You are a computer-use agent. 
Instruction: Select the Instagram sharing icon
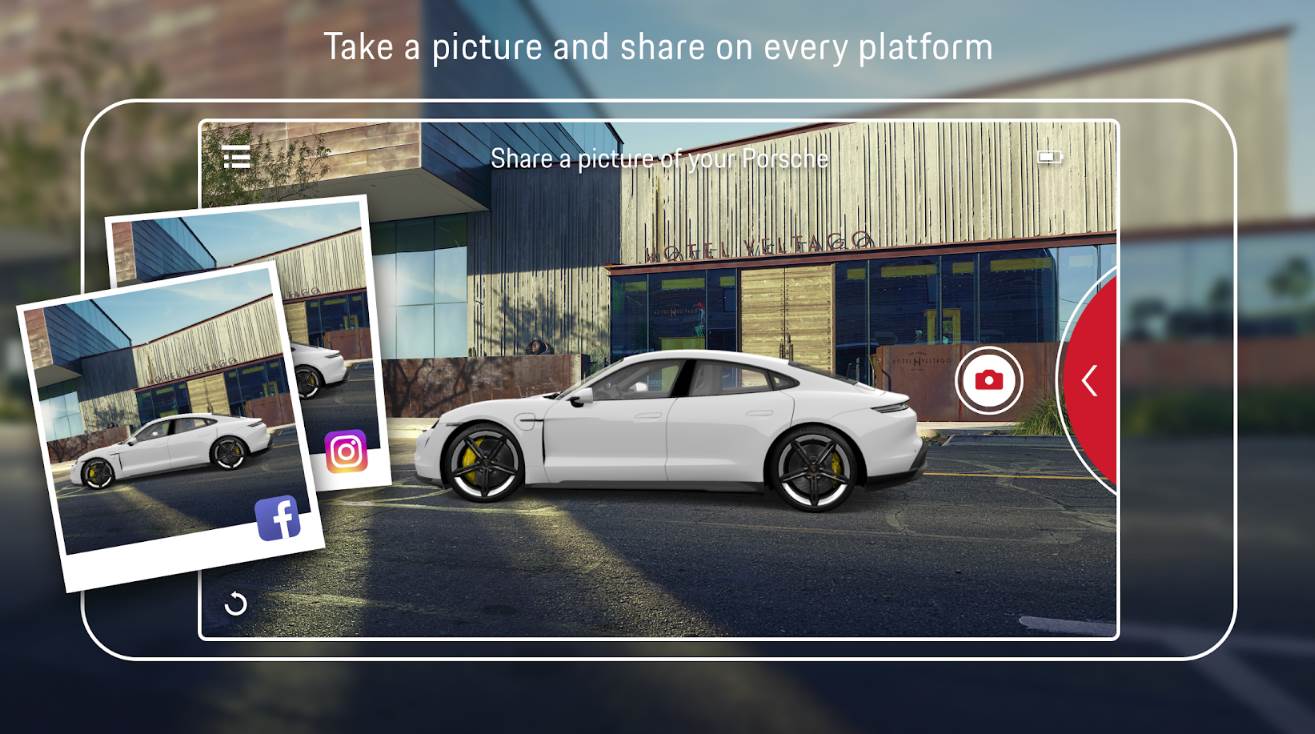tap(345, 449)
